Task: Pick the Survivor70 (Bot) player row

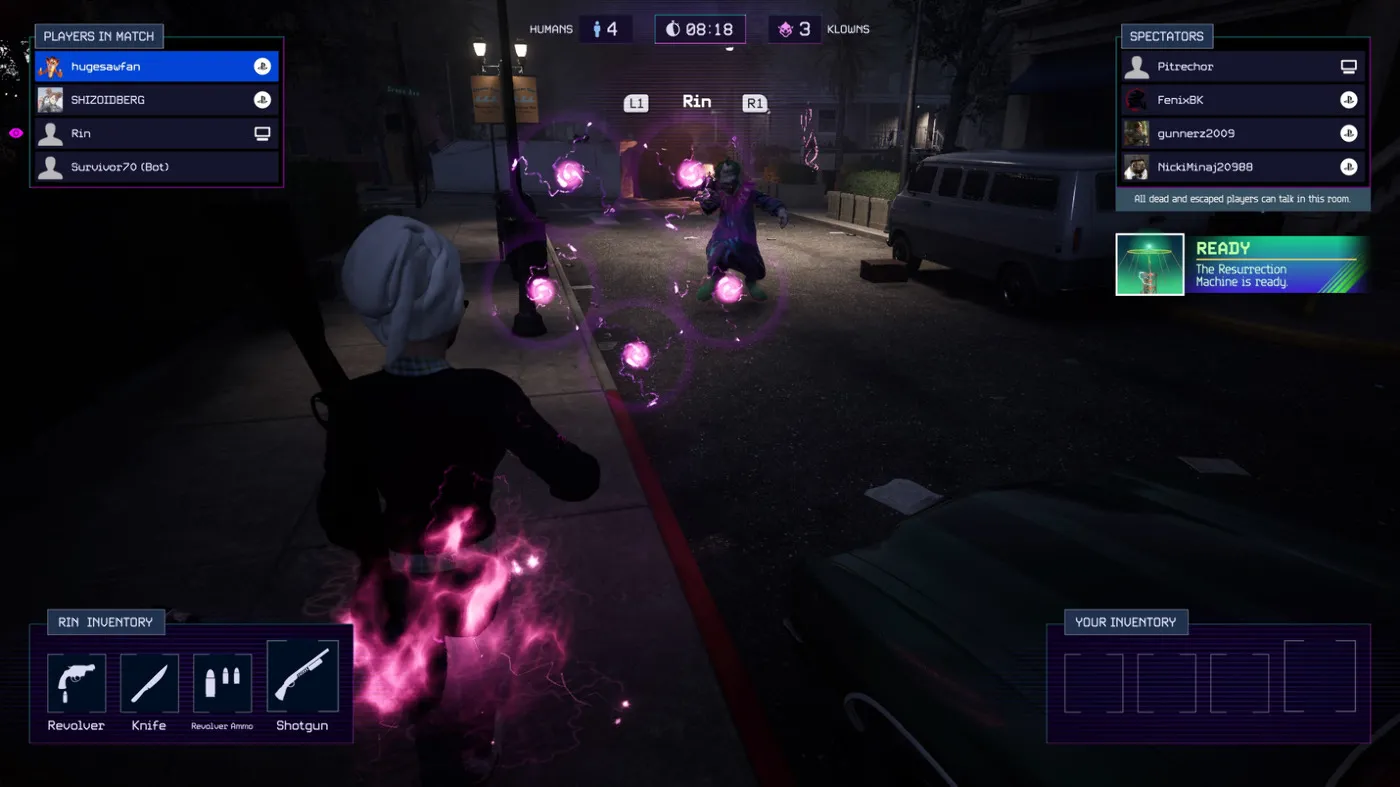Action: tap(156, 167)
